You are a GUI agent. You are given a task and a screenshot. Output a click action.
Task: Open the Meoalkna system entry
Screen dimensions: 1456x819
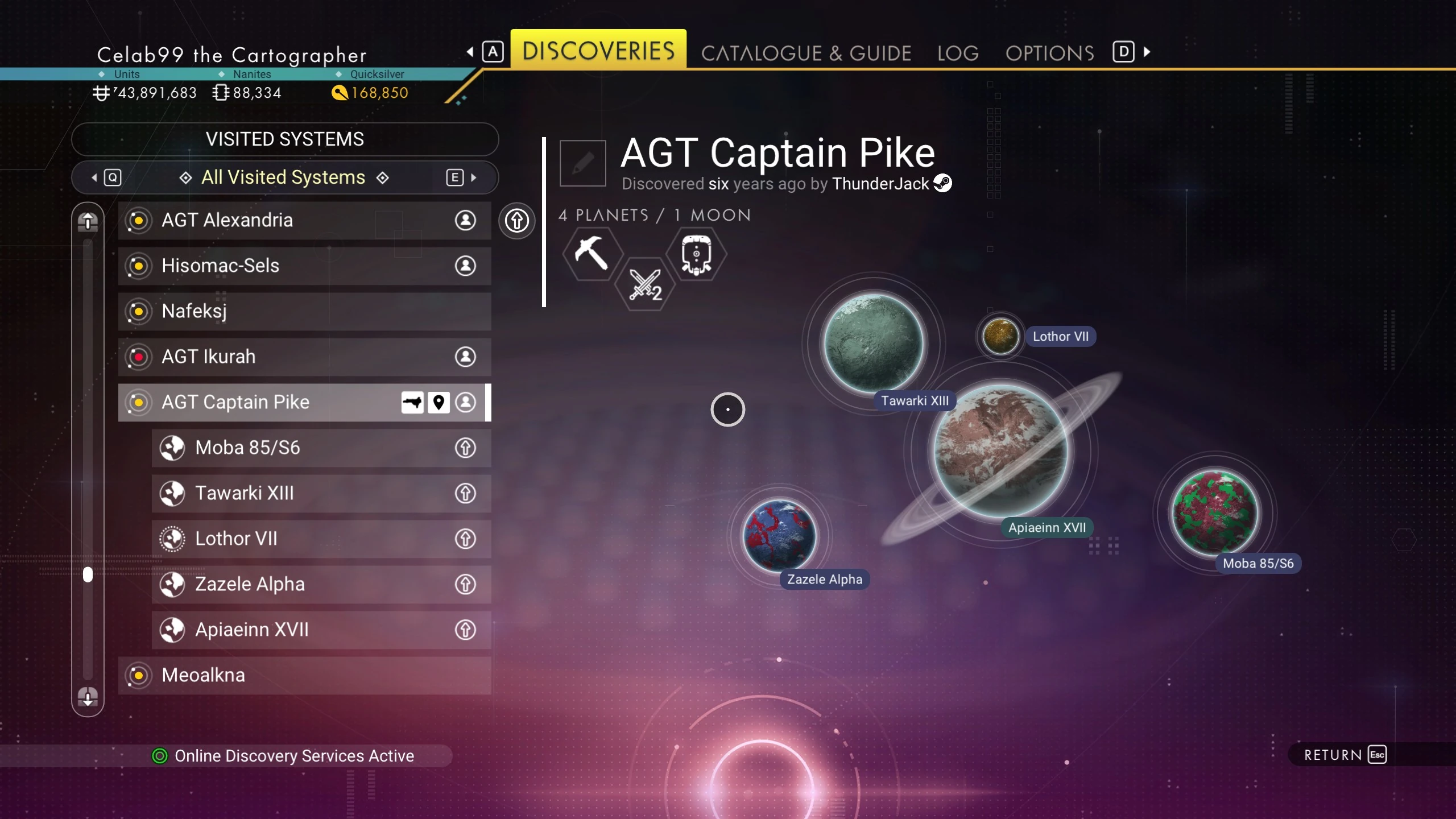coord(304,675)
